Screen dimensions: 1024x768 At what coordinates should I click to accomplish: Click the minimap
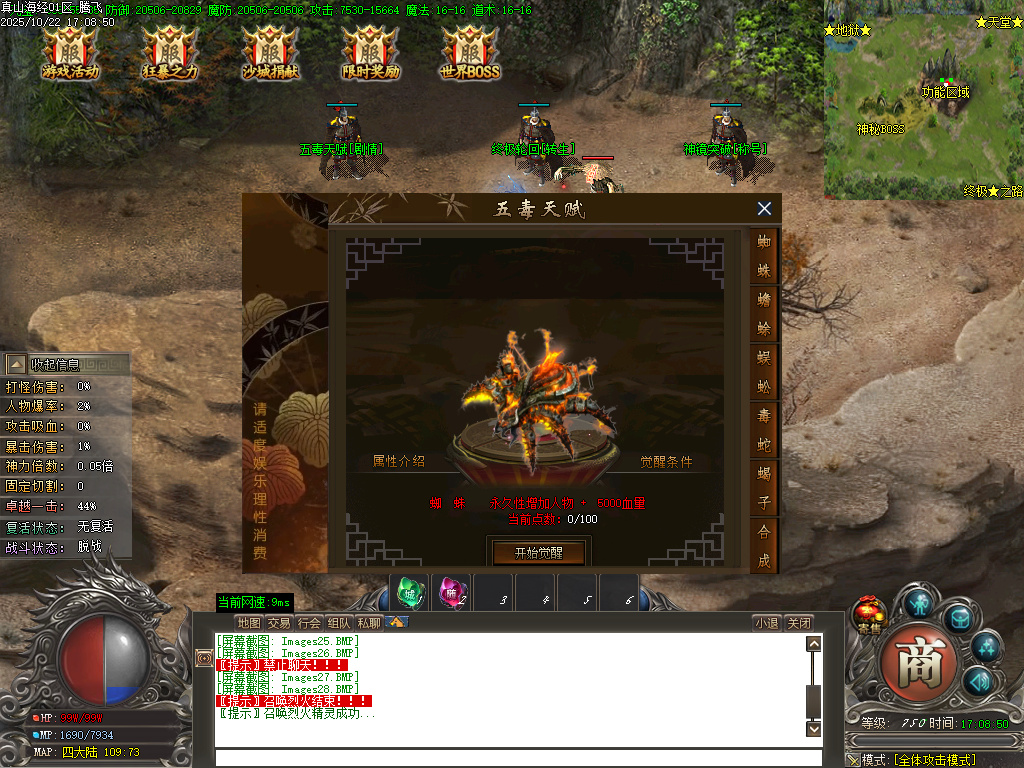(x=922, y=100)
